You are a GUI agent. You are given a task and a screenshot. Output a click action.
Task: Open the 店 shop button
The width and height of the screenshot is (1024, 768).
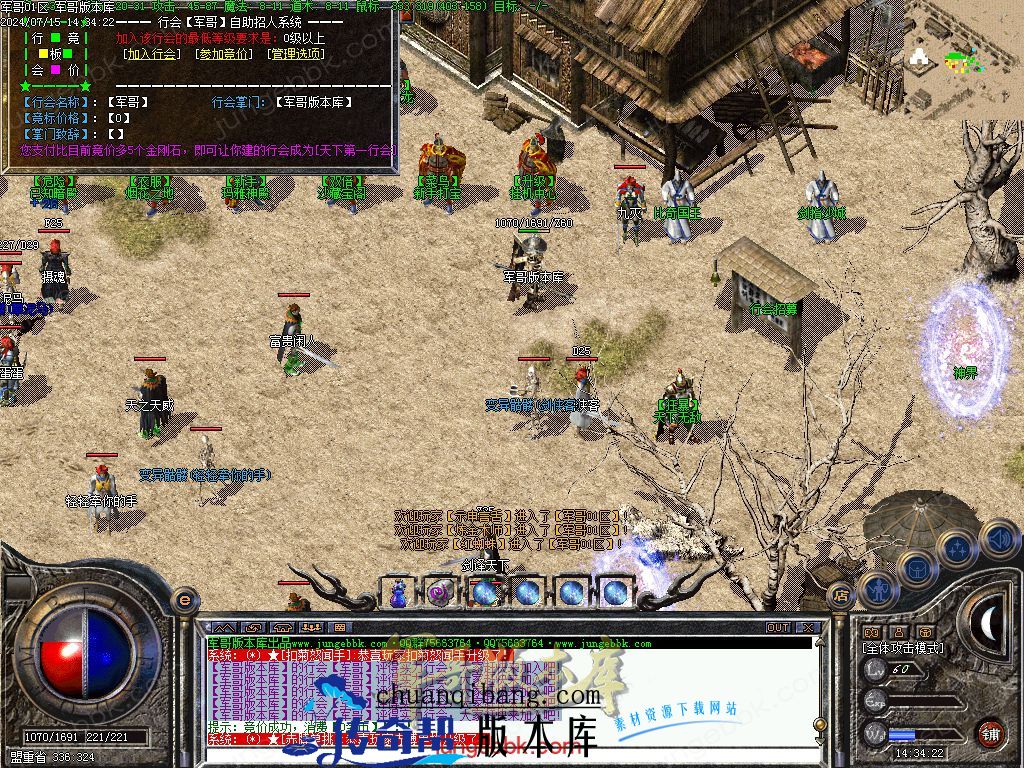coord(841,595)
